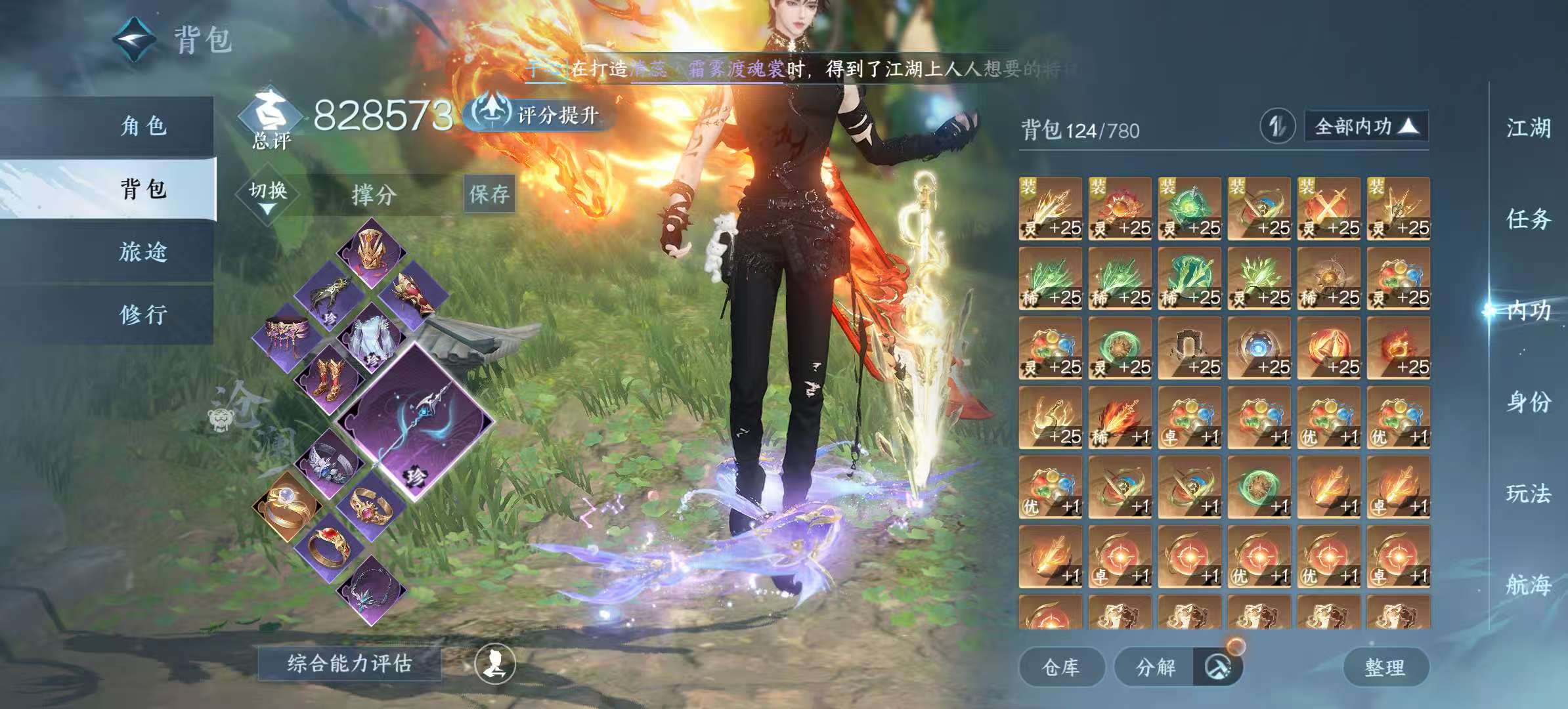1568x709 pixels.
Task: Open the 仓库 warehouse
Action: coord(1060,667)
